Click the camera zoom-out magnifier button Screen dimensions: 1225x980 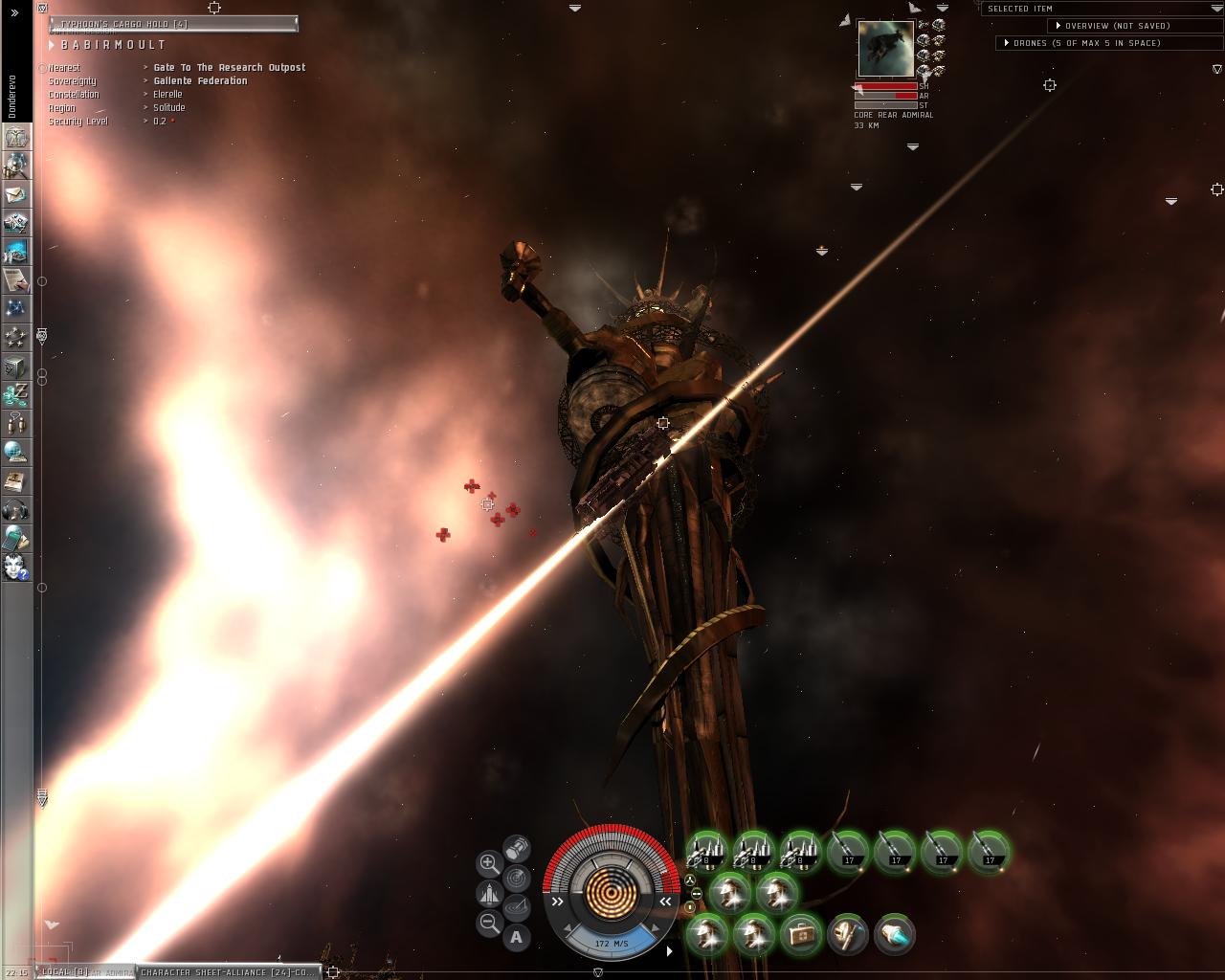point(489,924)
